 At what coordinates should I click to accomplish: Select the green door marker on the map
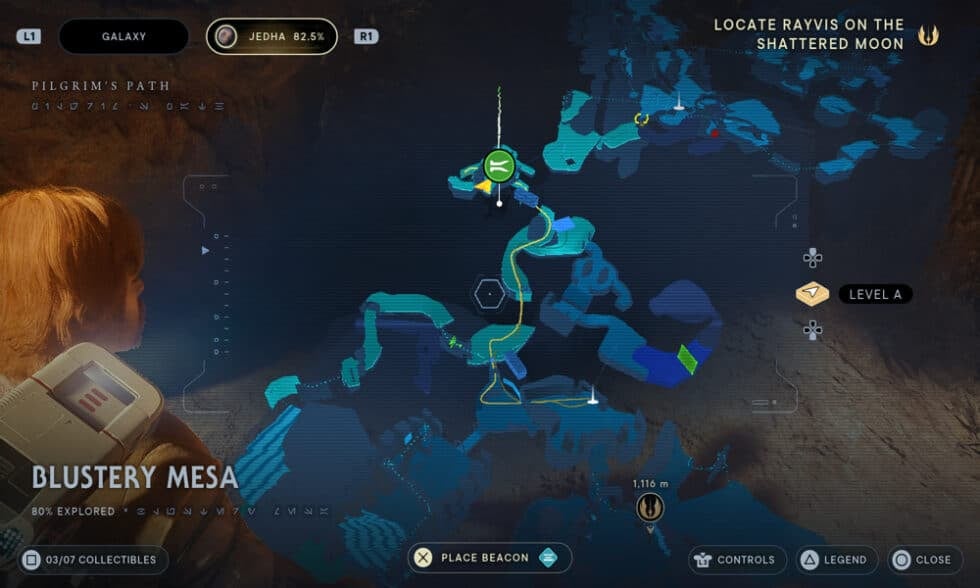point(687,358)
